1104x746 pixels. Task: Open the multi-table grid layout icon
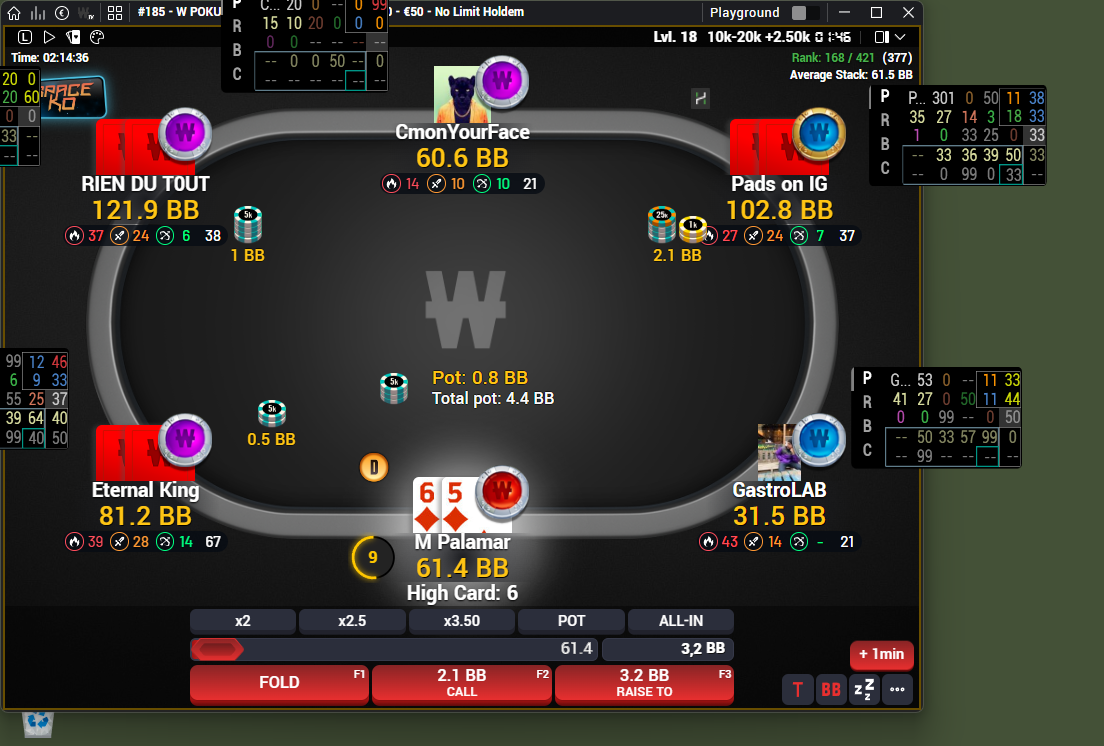[x=115, y=13]
